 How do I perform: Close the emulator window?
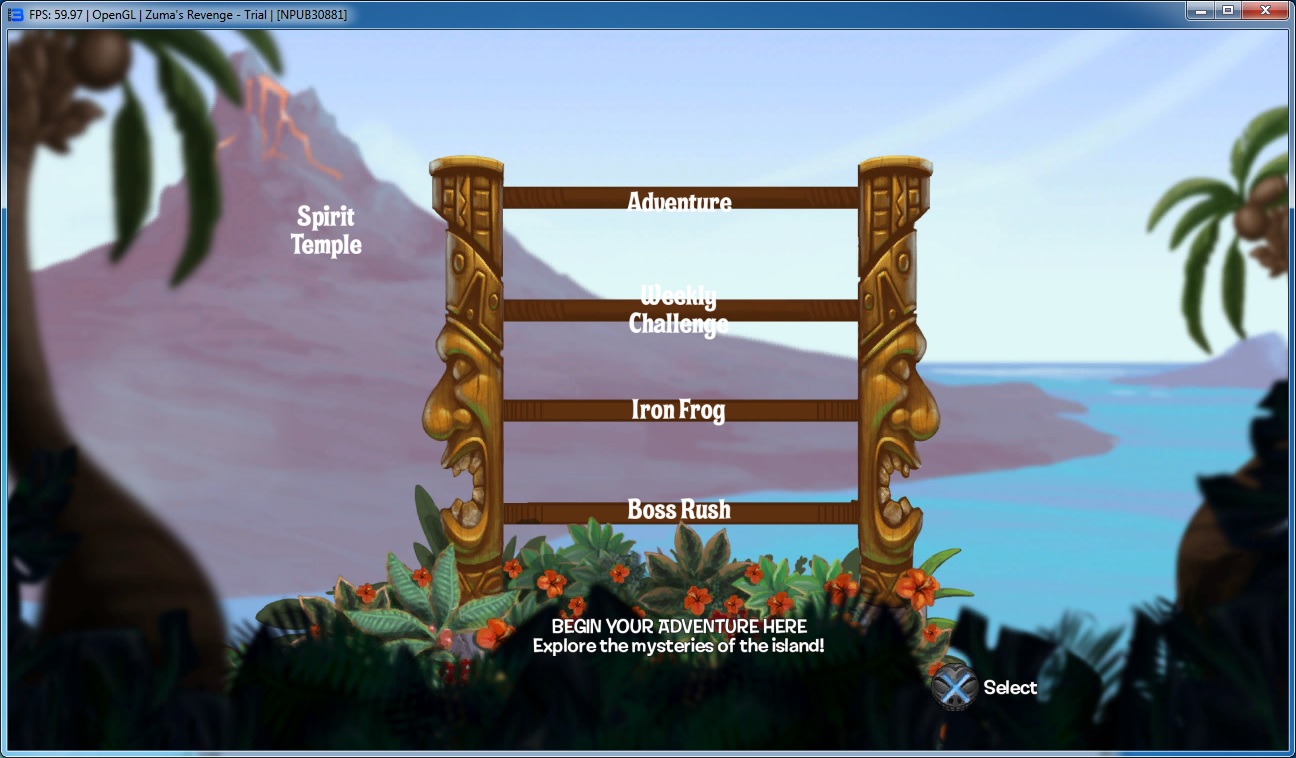pyautogui.click(x=1266, y=11)
